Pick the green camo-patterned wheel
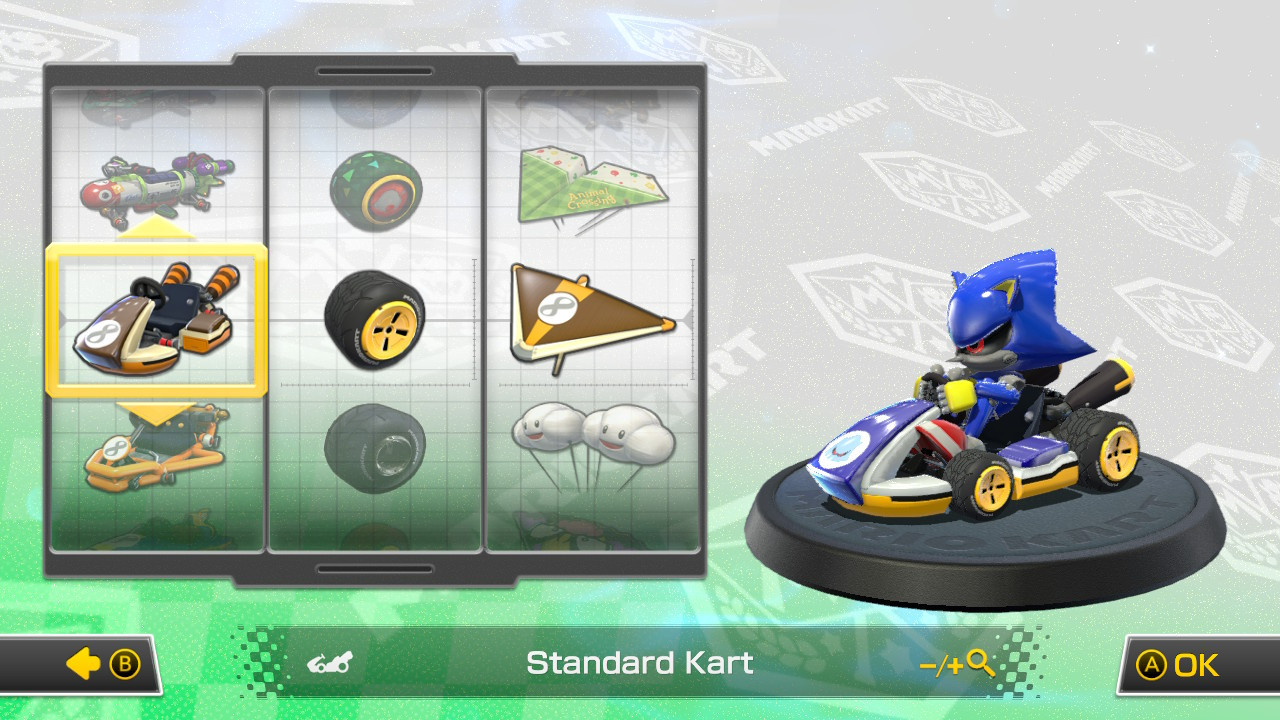Viewport: 1280px width, 720px height. point(377,190)
